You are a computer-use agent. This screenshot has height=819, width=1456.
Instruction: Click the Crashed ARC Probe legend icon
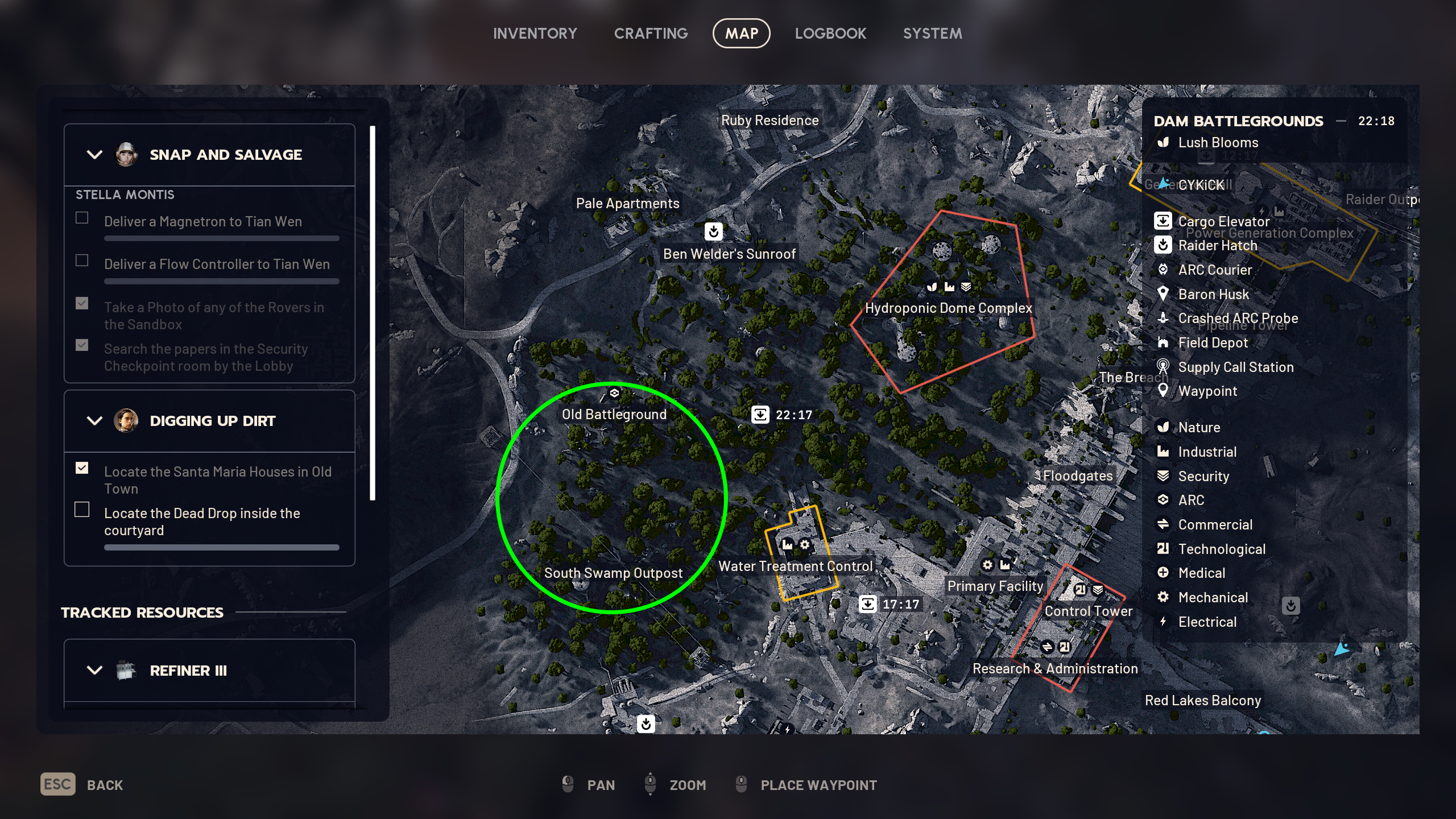[1164, 318]
